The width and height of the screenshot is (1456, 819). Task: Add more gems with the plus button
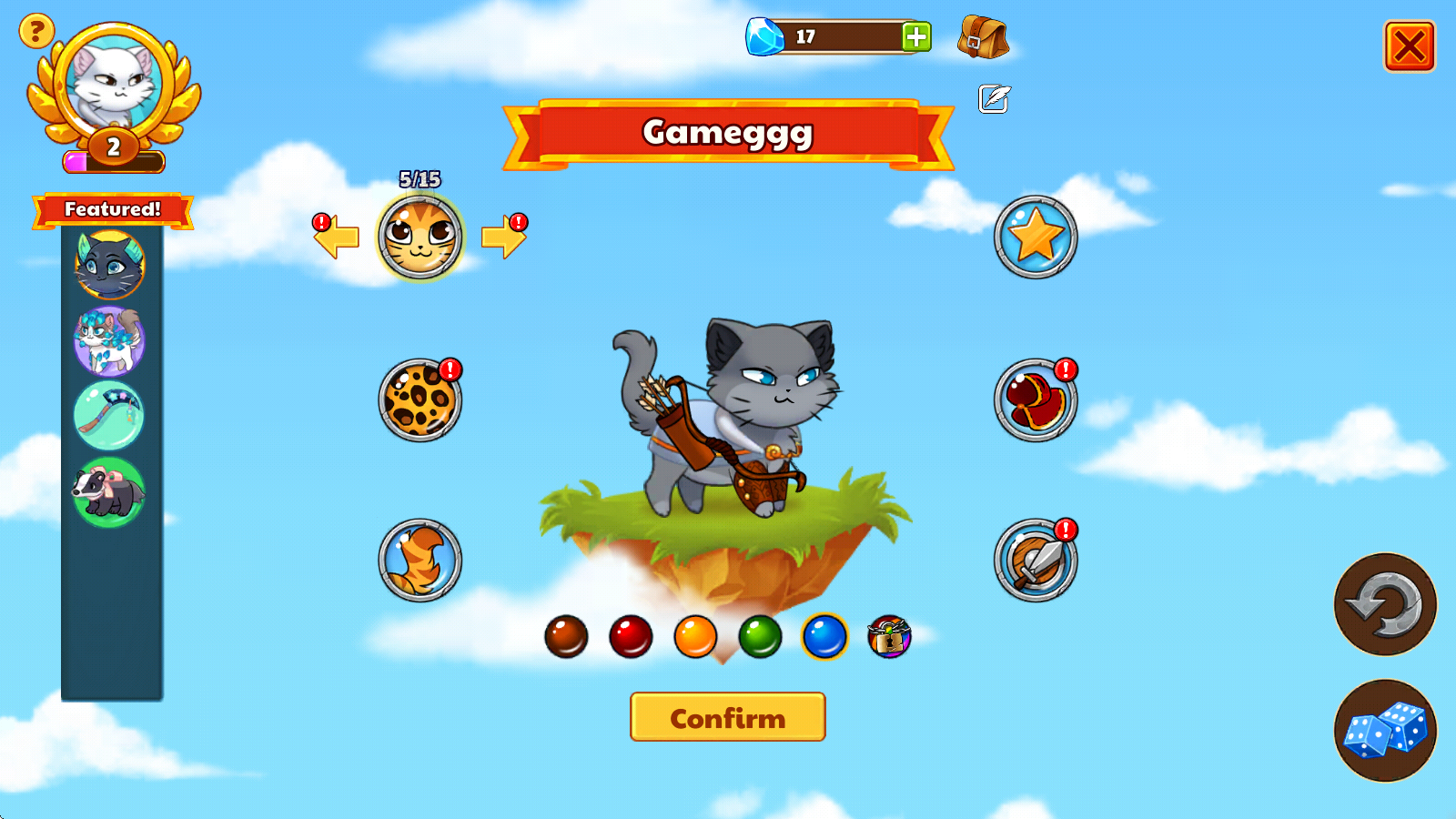click(x=915, y=36)
